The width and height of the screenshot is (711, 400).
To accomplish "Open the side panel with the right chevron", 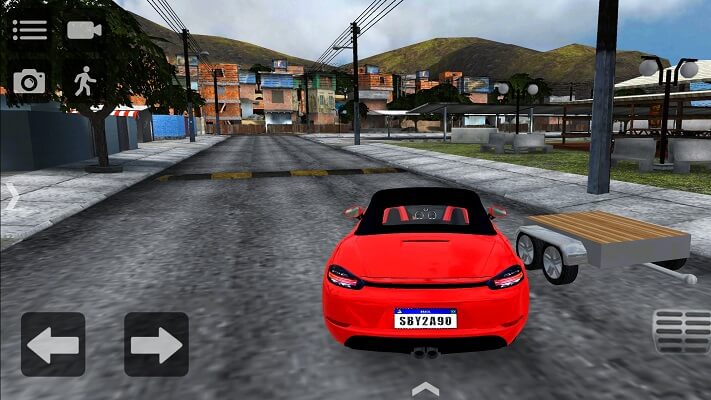I will click(x=12, y=196).
